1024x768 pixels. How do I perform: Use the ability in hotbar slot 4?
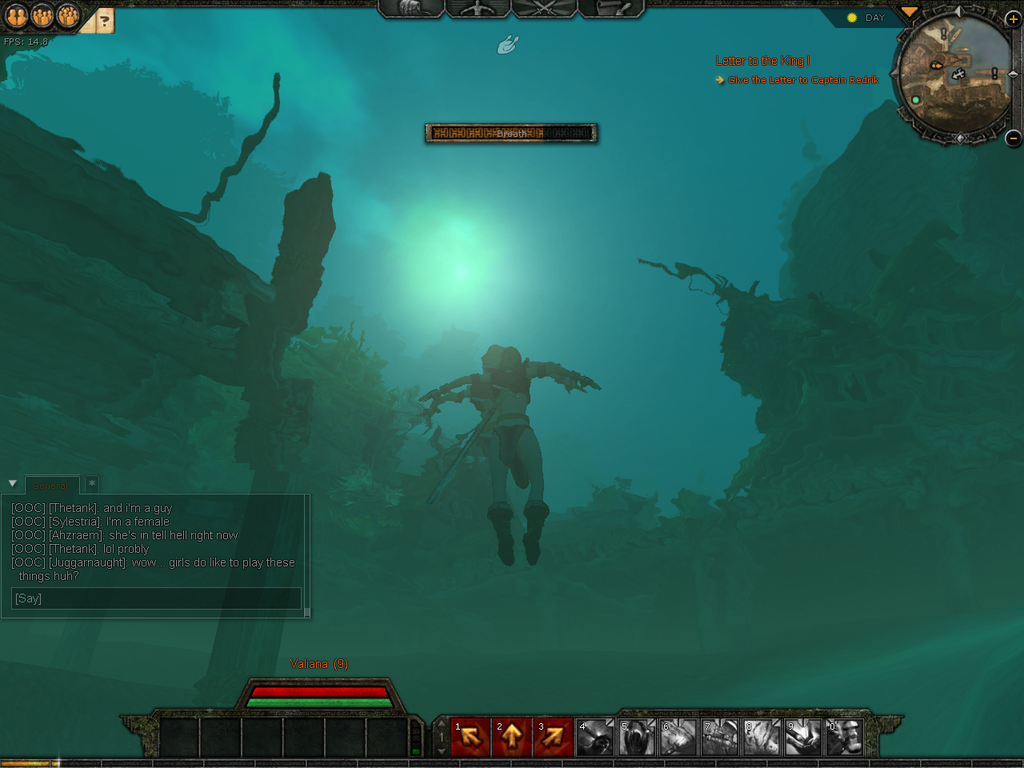[x=595, y=738]
